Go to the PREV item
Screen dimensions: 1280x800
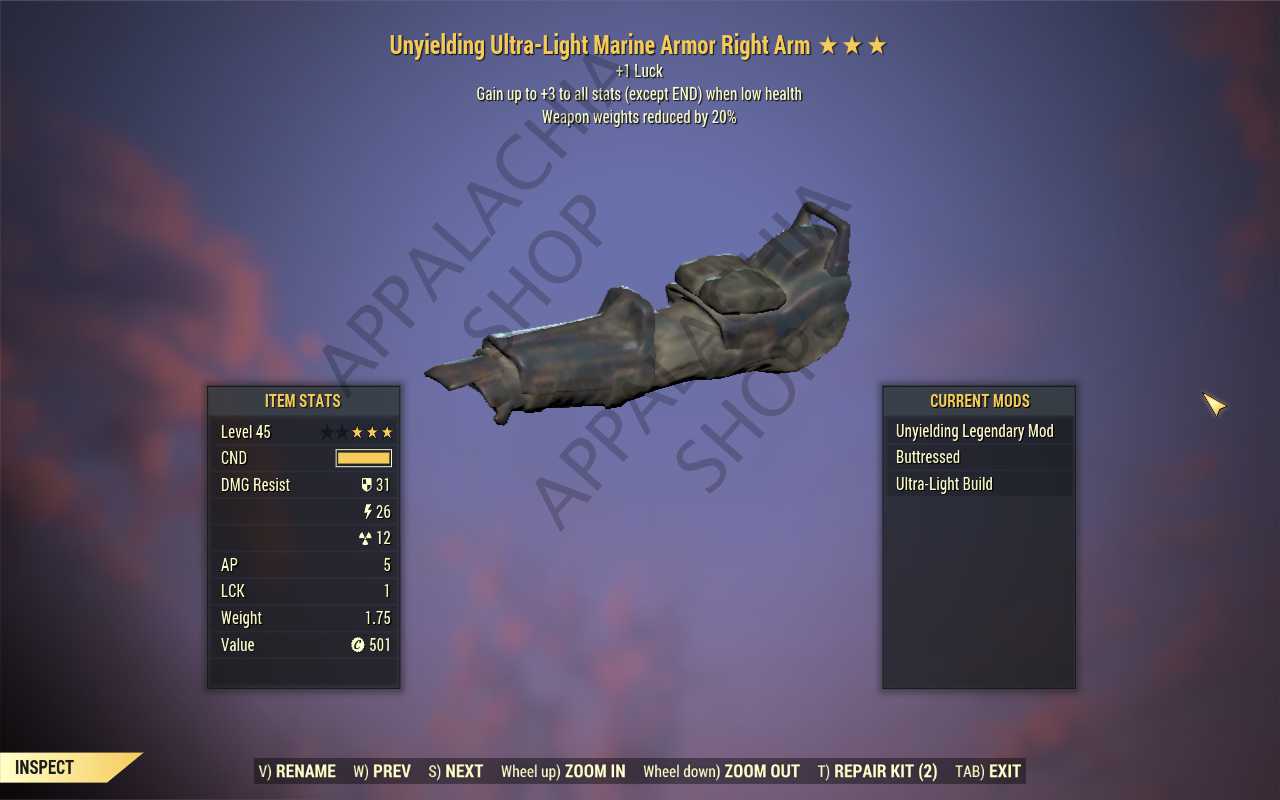tap(382, 771)
